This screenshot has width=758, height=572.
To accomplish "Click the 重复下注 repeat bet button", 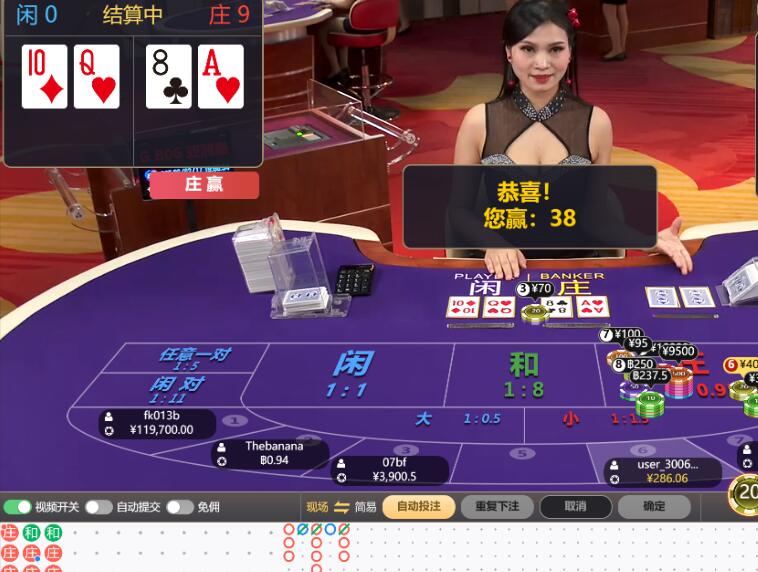I will tap(497, 507).
